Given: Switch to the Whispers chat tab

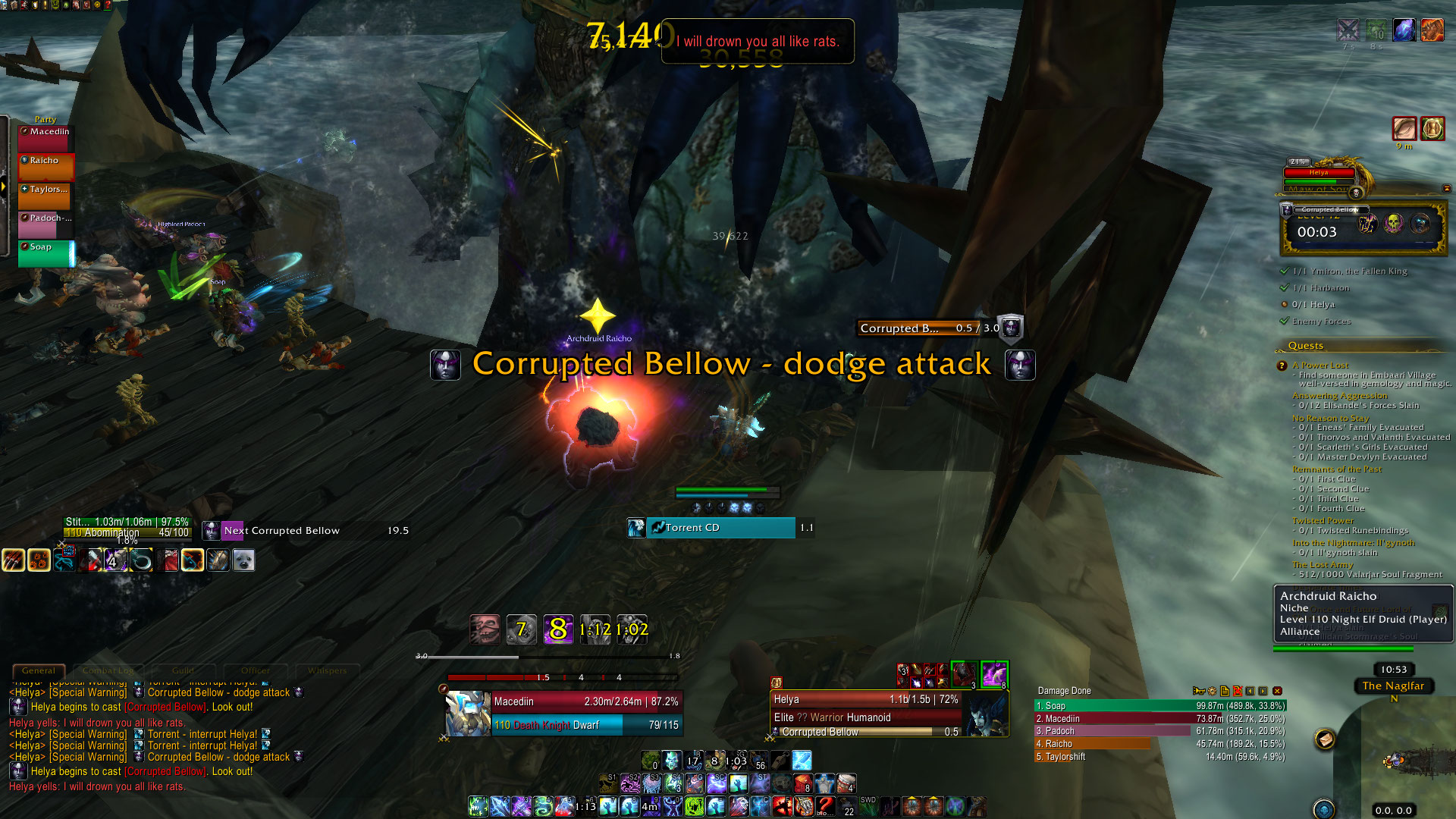Looking at the screenshot, I should [x=327, y=670].
